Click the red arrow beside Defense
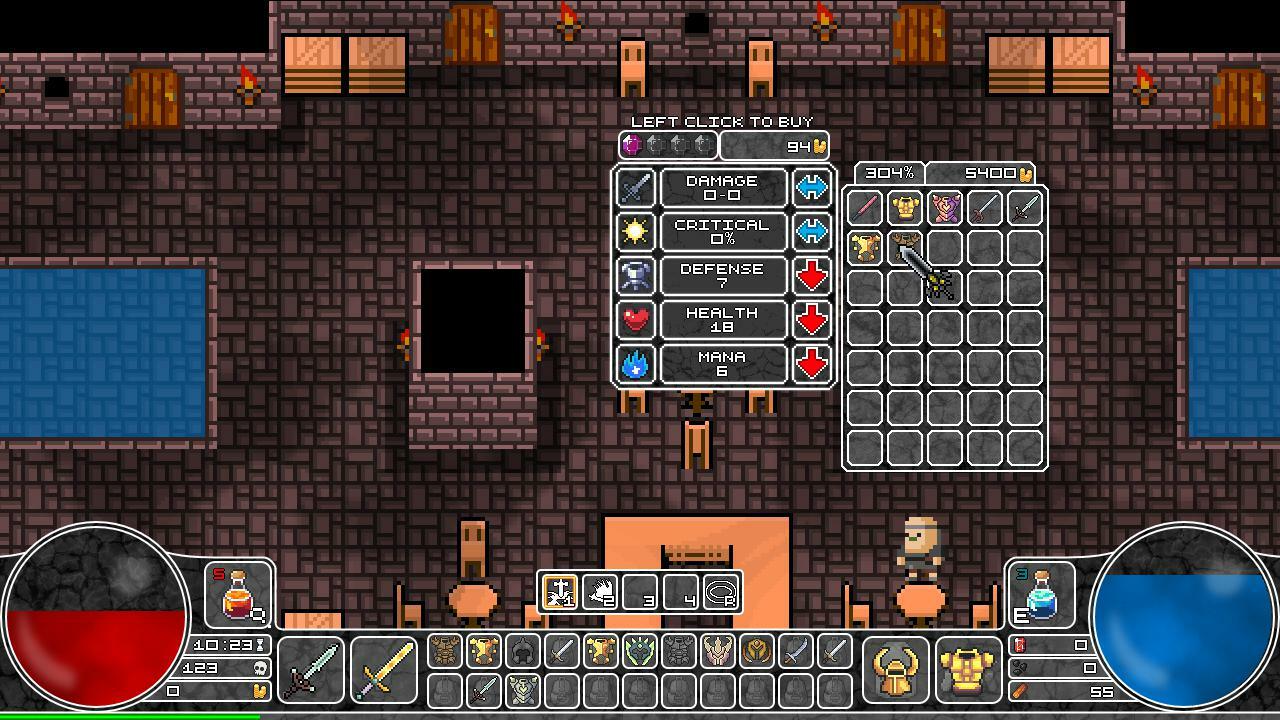Screen dimensions: 1280x720 pos(813,276)
